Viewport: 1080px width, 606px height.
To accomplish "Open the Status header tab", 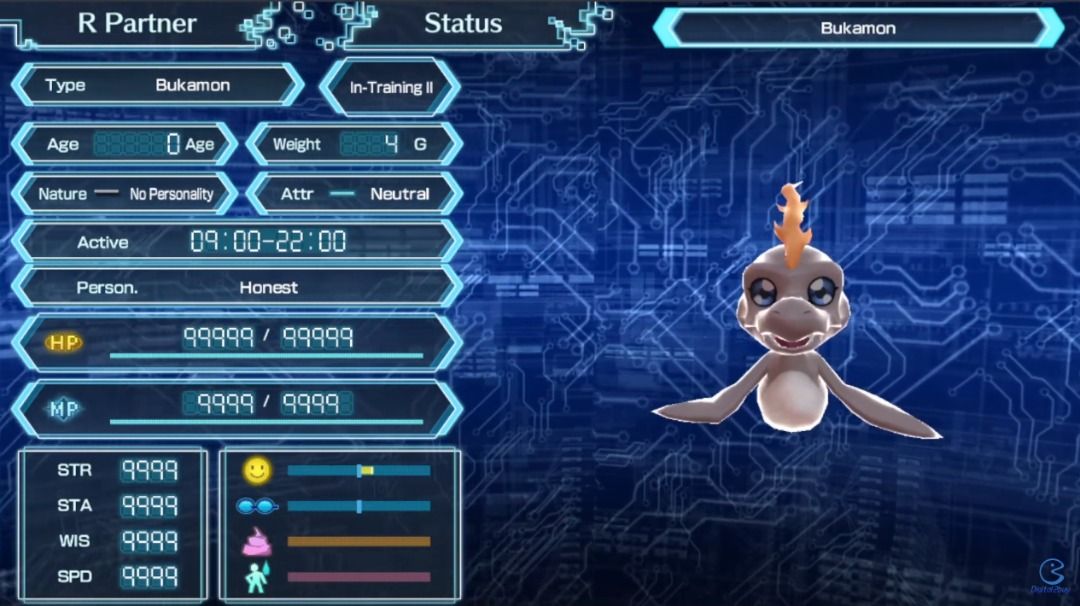I will click(x=462, y=24).
